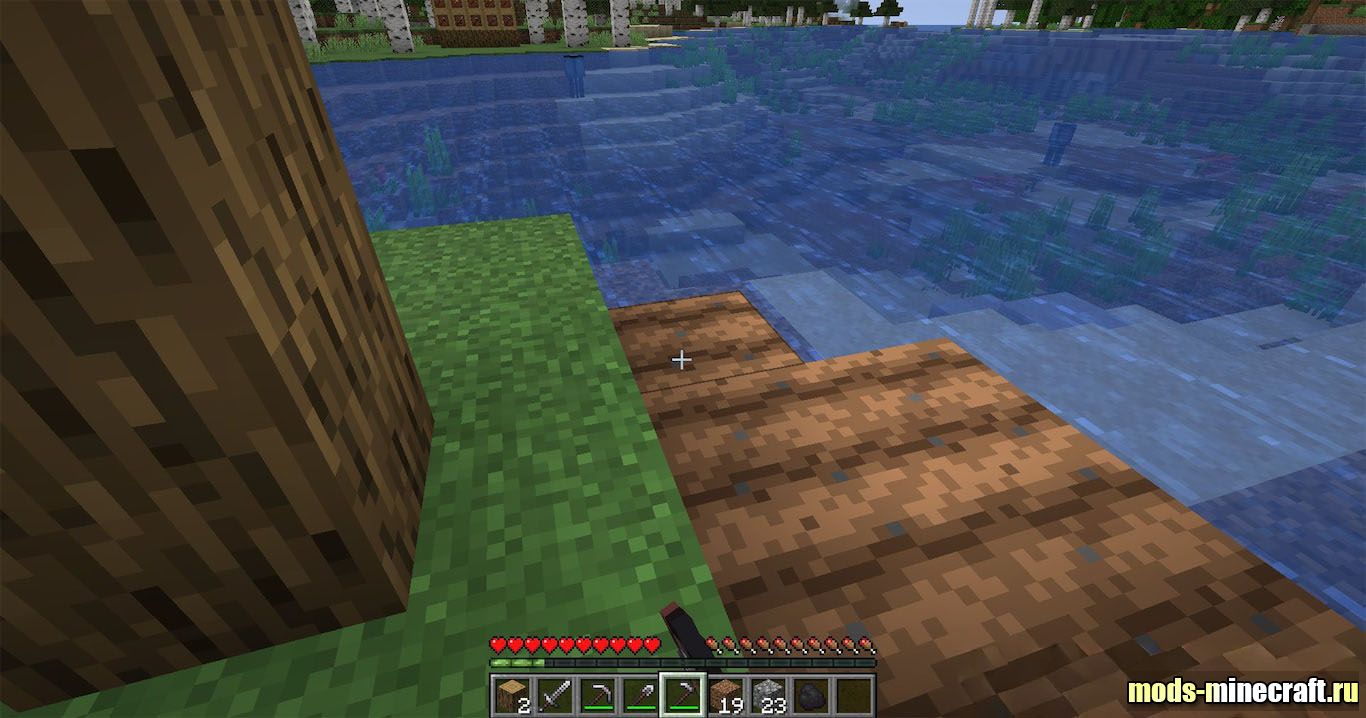The height and width of the screenshot is (718, 1366).
Task: Select the pickaxe hotbar slot
Action: (597, 694)
